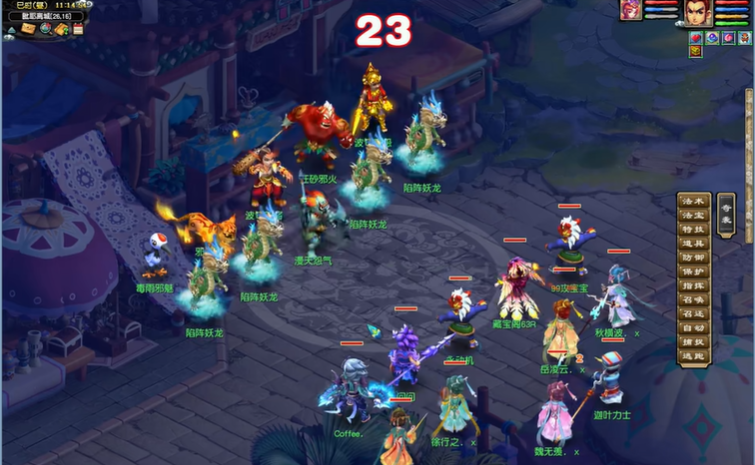Click the pet portrait with purple hair
This screenshot has width=755, height=465.
[630, 10]
